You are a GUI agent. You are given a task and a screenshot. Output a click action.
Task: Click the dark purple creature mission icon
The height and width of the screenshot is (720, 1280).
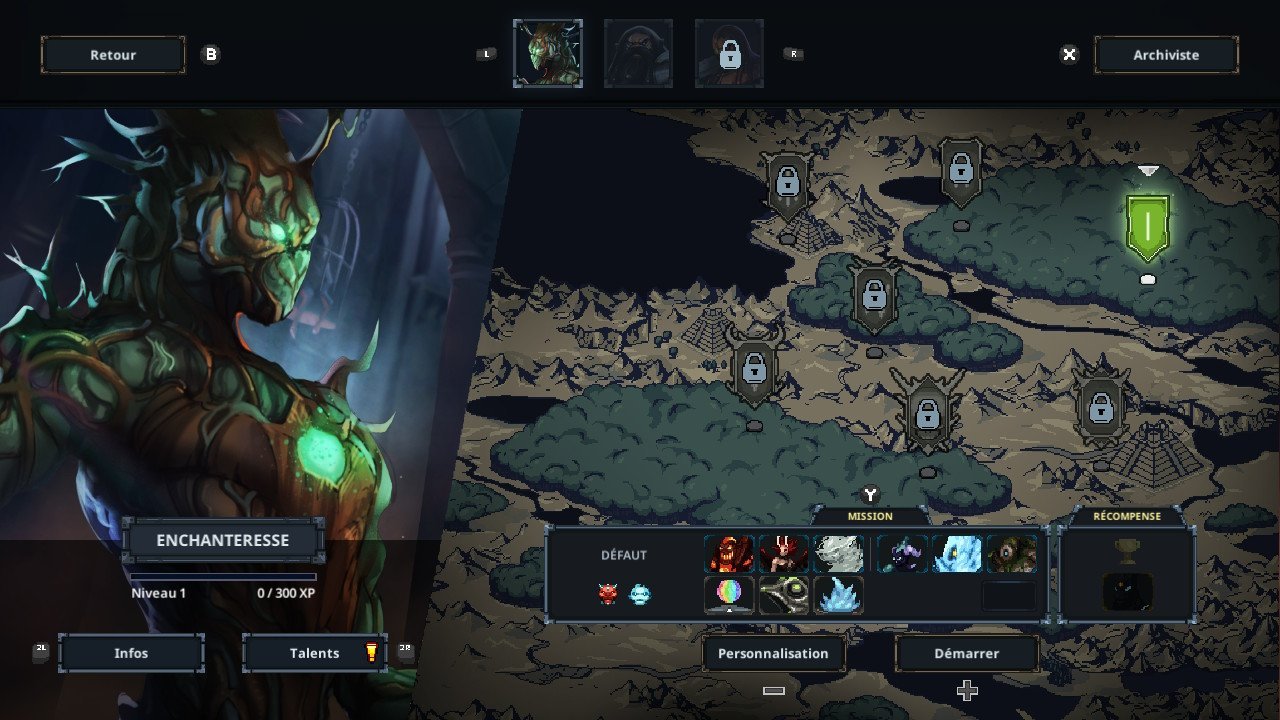[x=902, y=553]
